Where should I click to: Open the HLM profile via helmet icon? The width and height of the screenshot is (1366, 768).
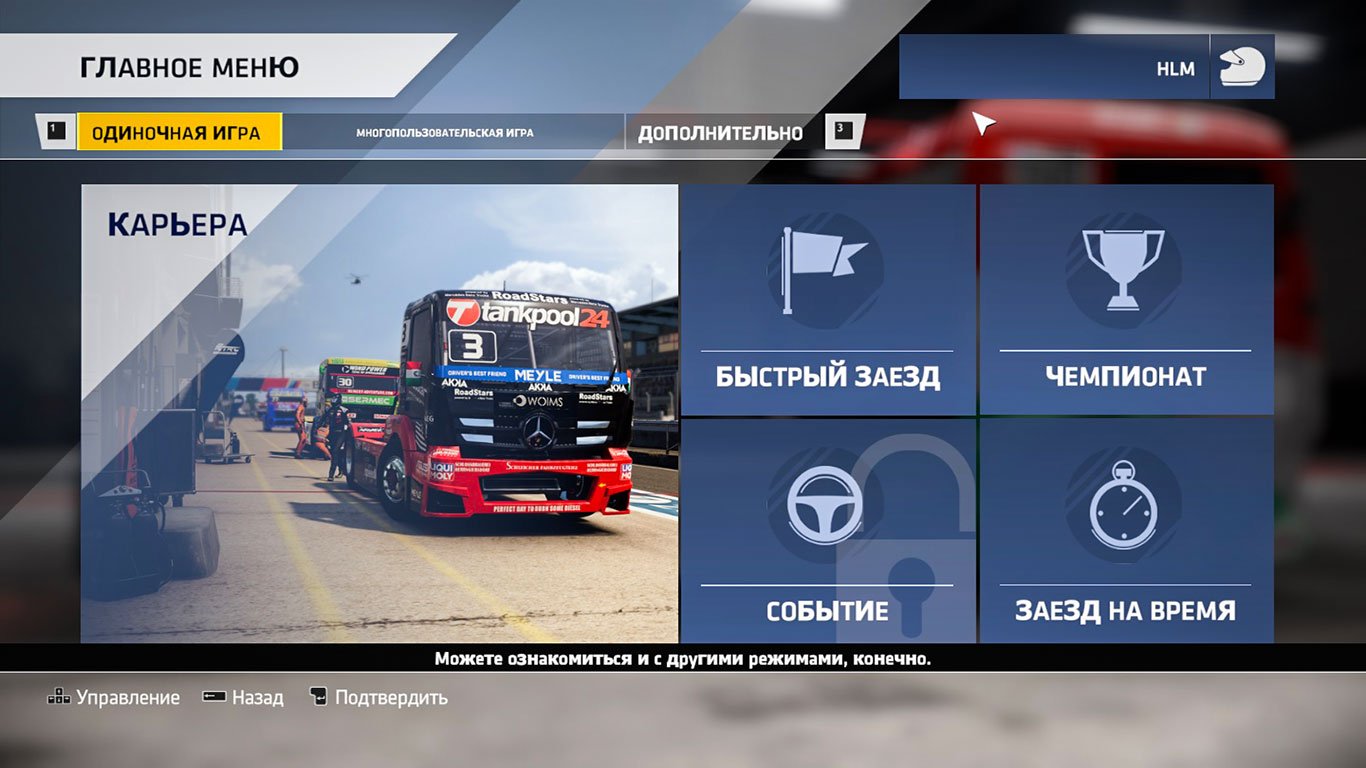(x=1242, y=67)
